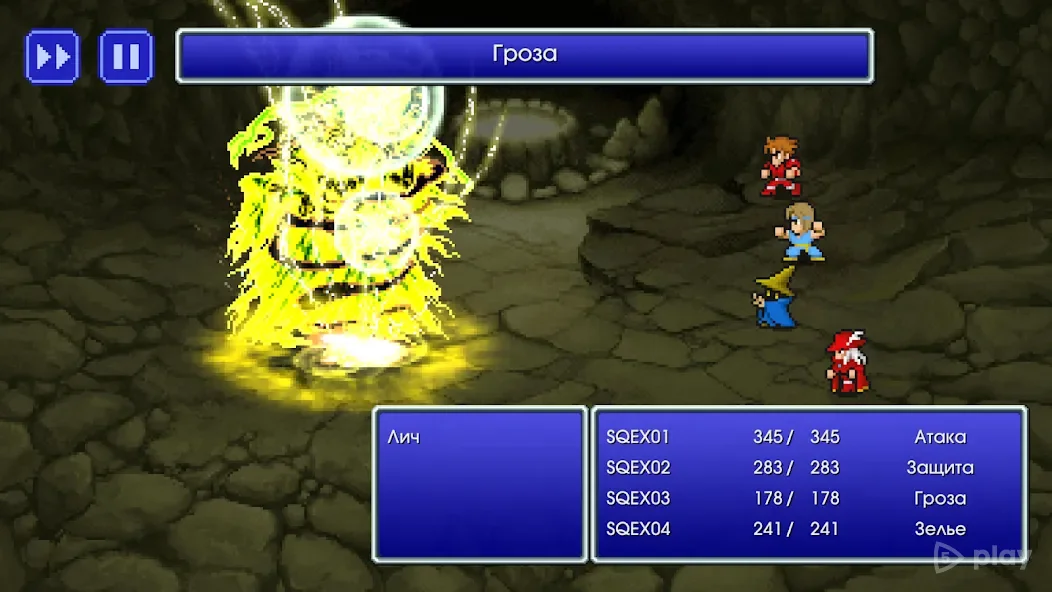Viewport: 1052px width, 592px height.
Task: Choose party member SQEX02 row
Action: [638, 468]
